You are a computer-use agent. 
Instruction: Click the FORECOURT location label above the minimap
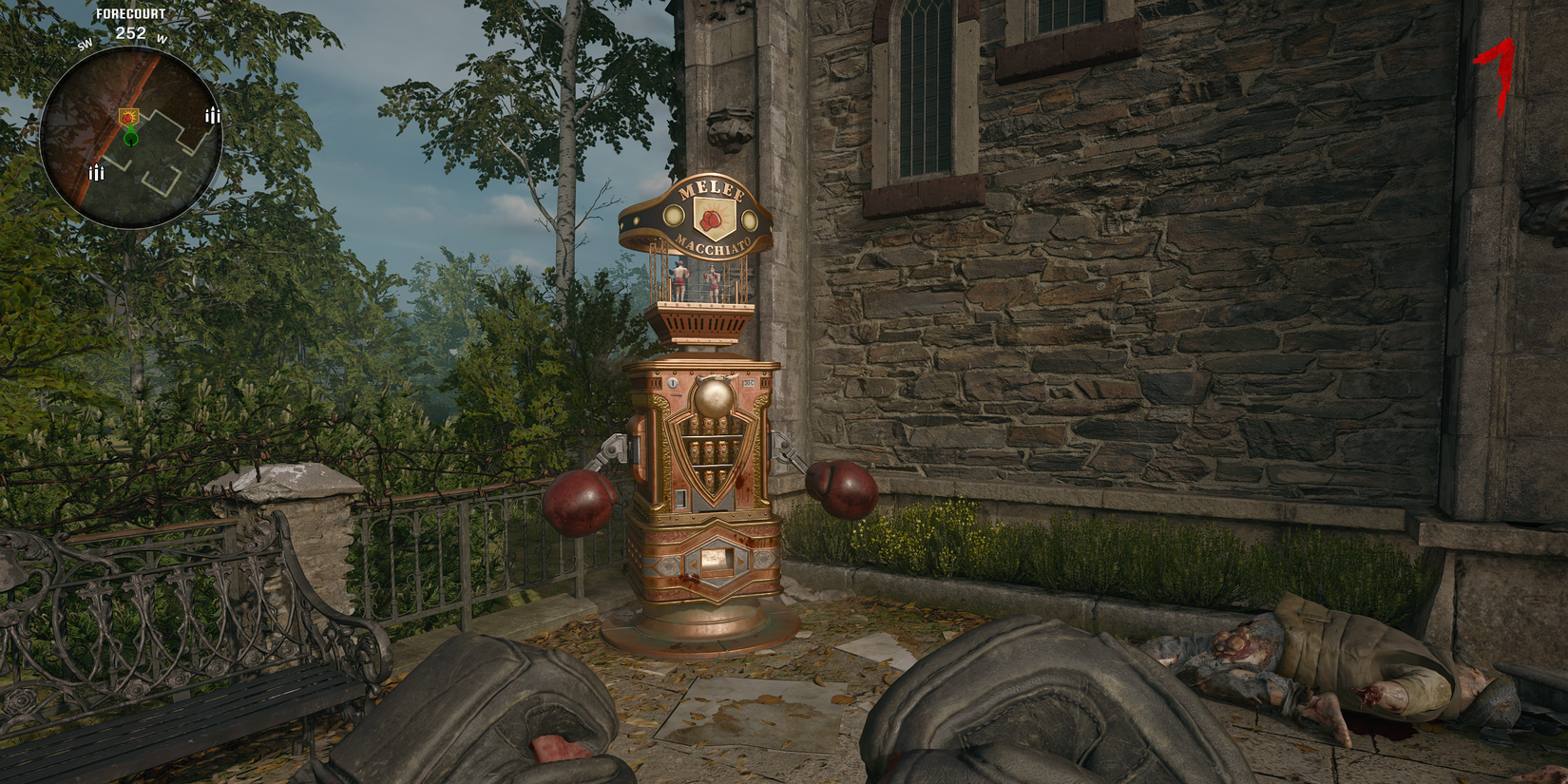[131, 13]
